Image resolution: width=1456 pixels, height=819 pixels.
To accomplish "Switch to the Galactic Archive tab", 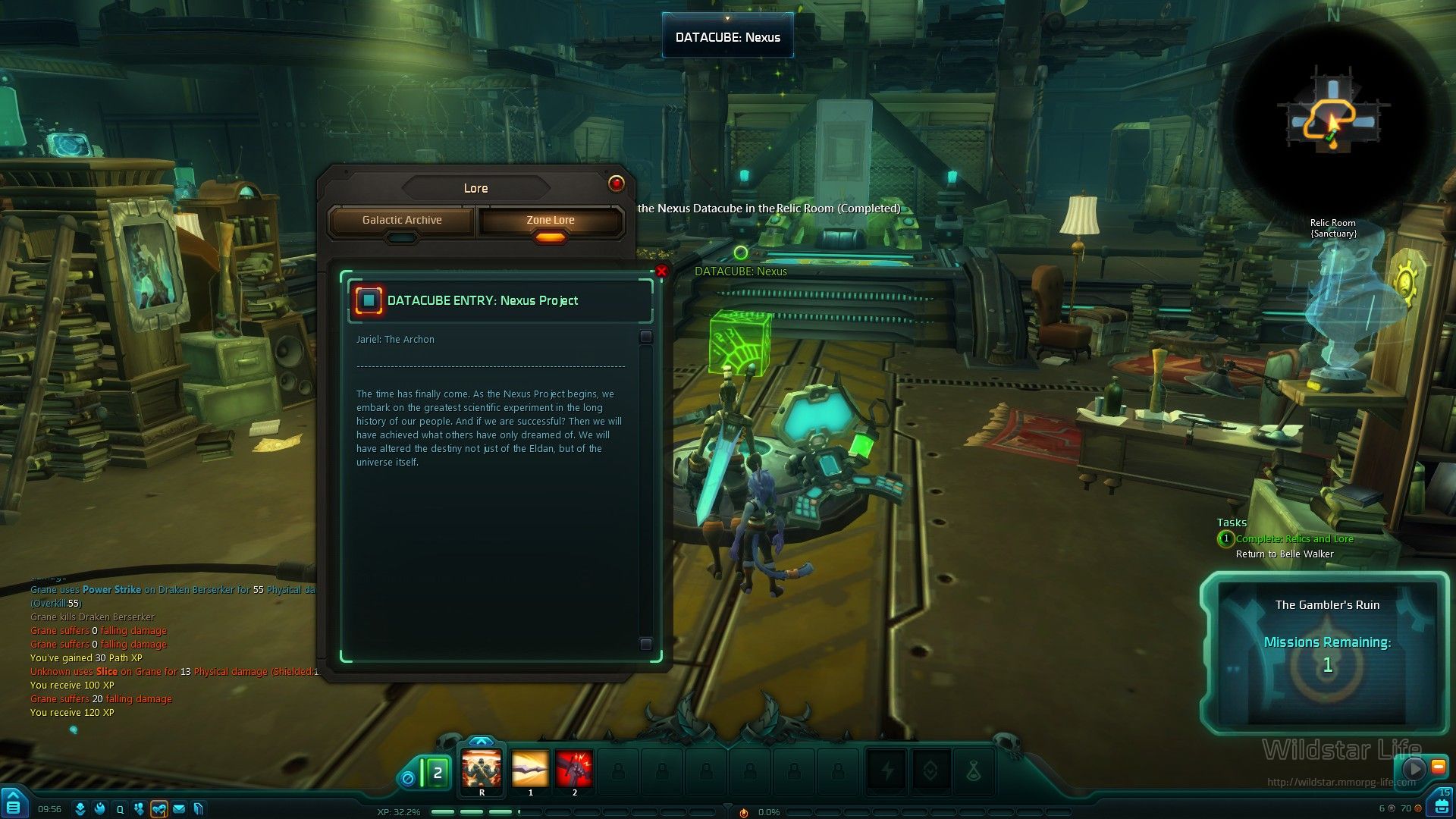I will pyautogui.click(x=402, y=221).
